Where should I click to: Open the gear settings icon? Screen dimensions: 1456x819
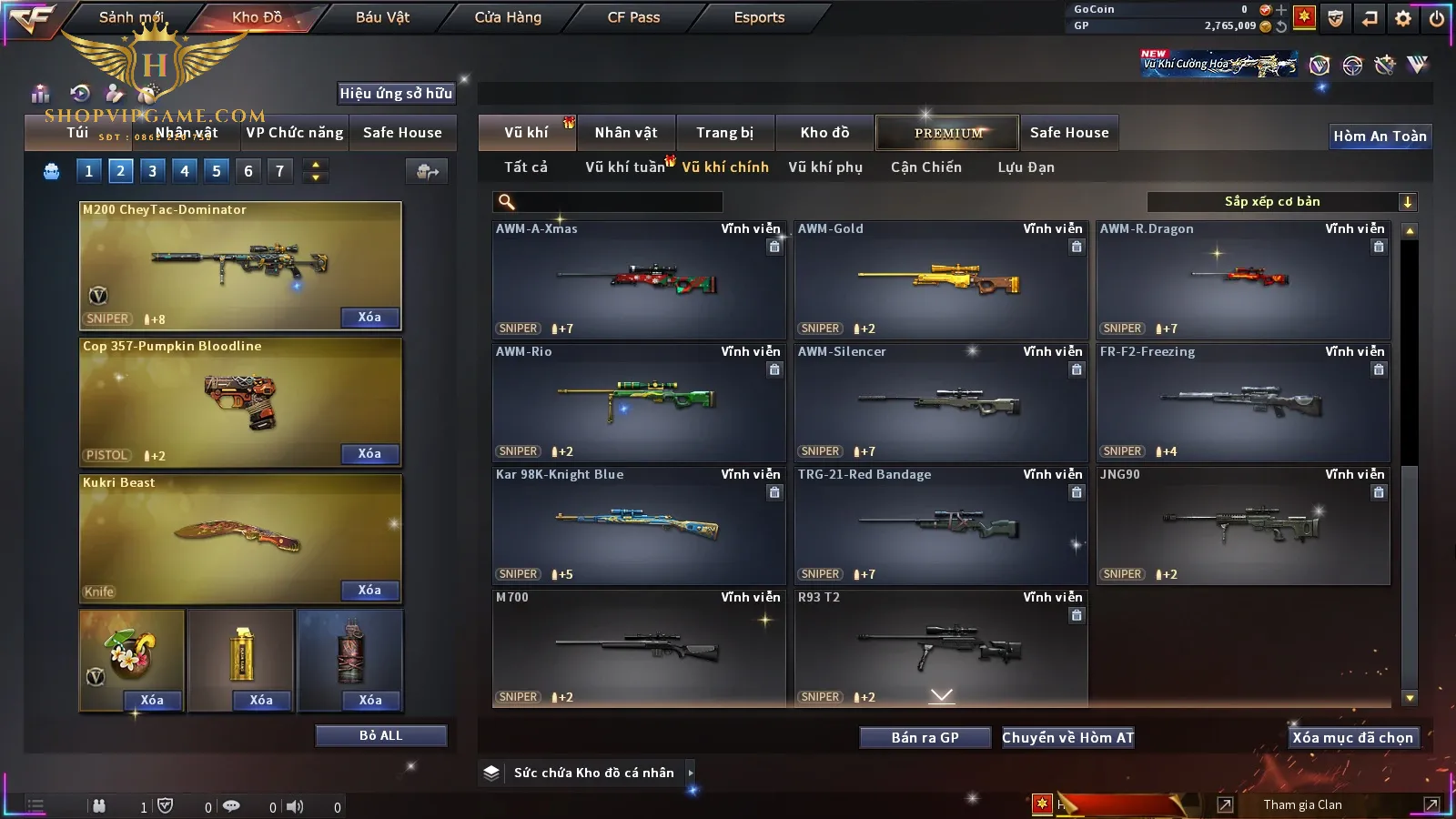[1403, 18]
